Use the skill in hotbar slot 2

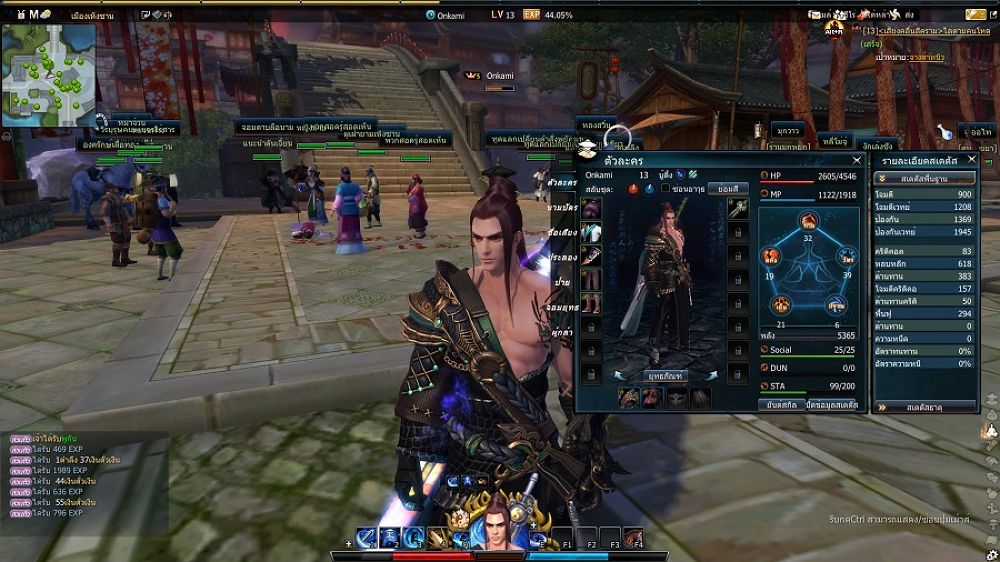click(x=389, y=538)
